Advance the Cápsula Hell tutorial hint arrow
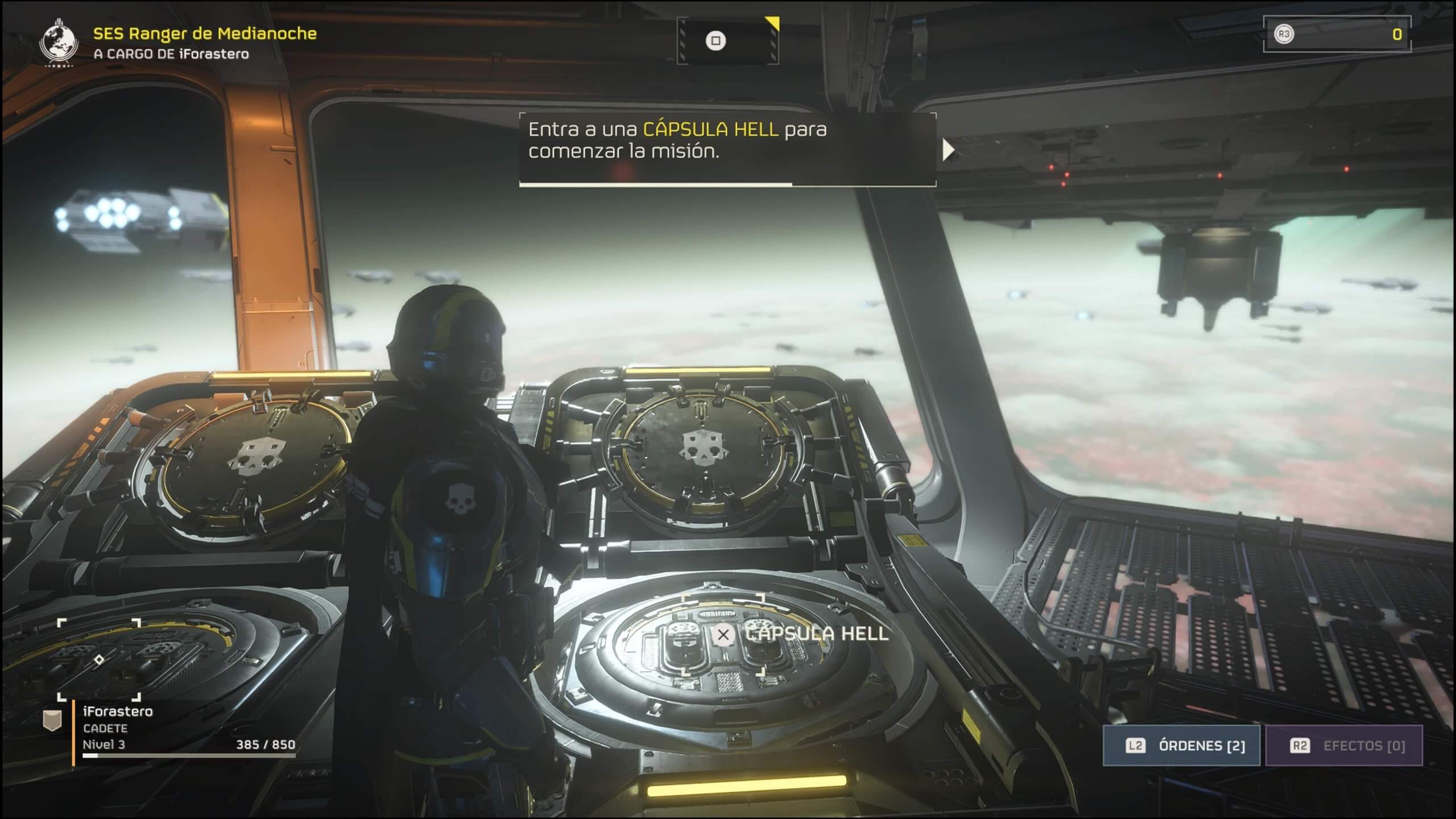Screen dimensions: 1456x819 [948, 151]
